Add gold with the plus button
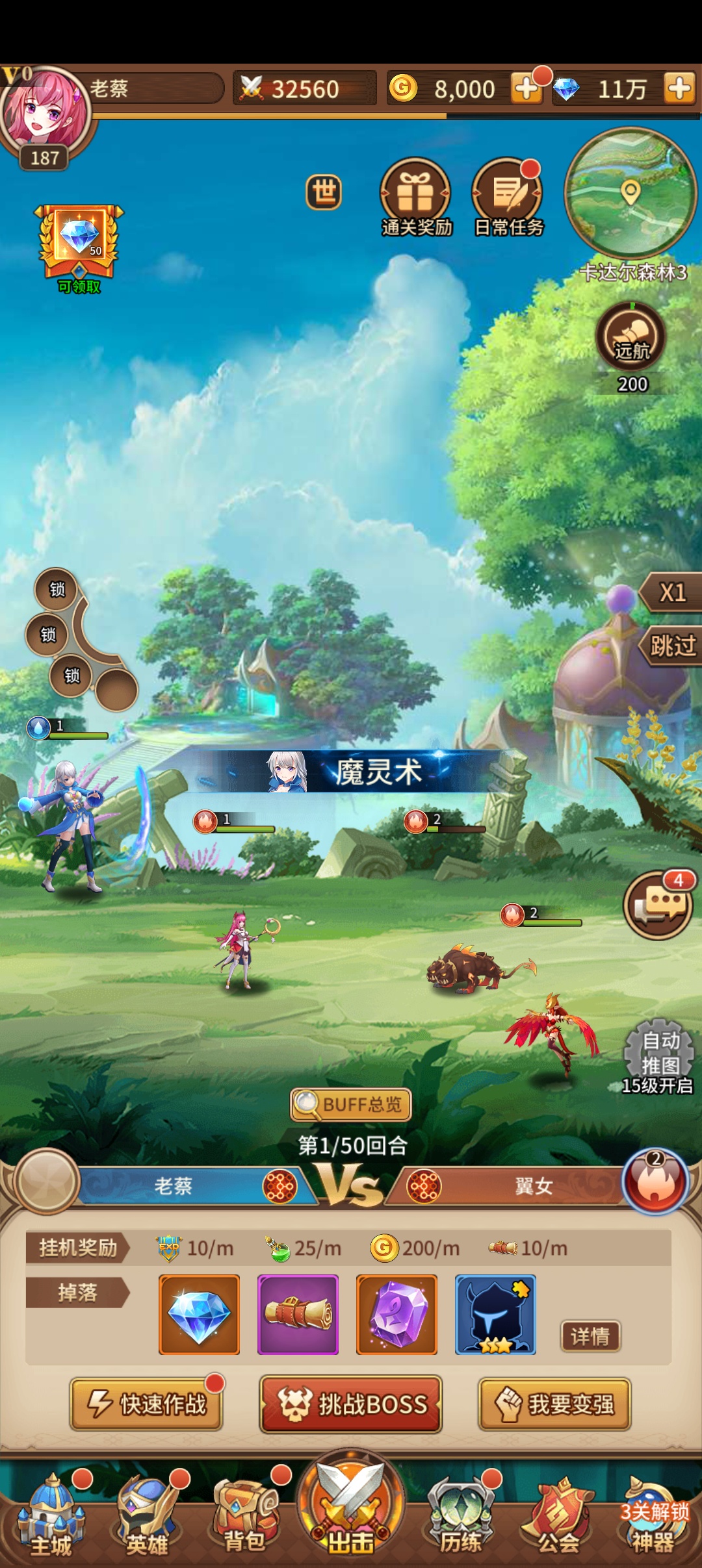 pos(526,88)
